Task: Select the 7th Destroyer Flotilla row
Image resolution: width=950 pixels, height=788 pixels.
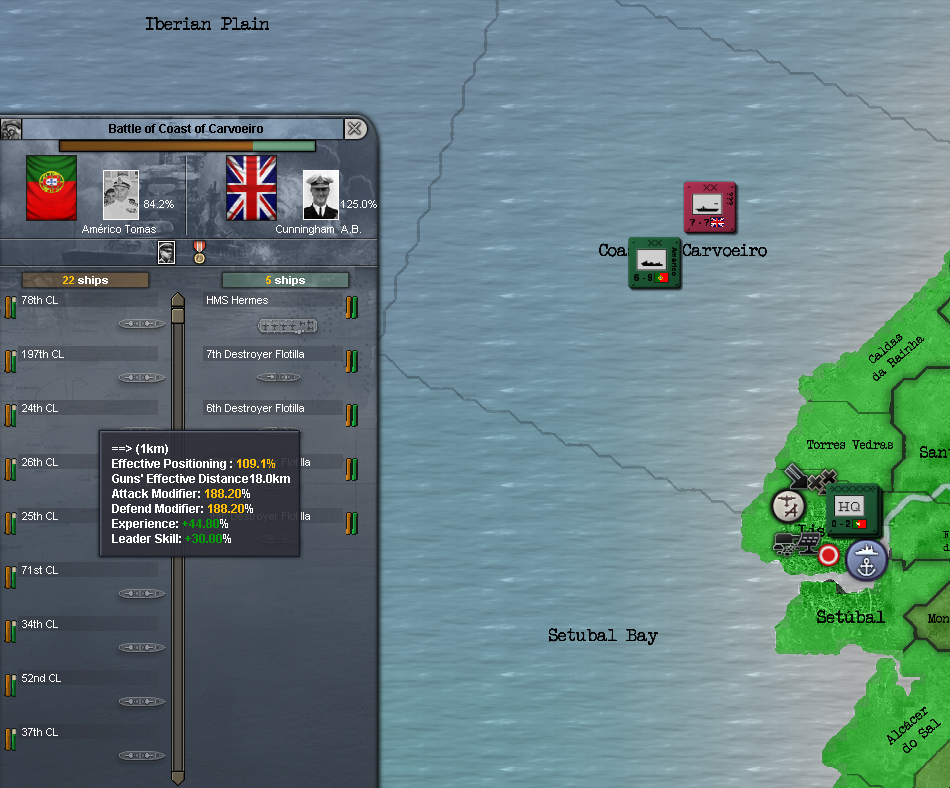Action: pos(272,364)
